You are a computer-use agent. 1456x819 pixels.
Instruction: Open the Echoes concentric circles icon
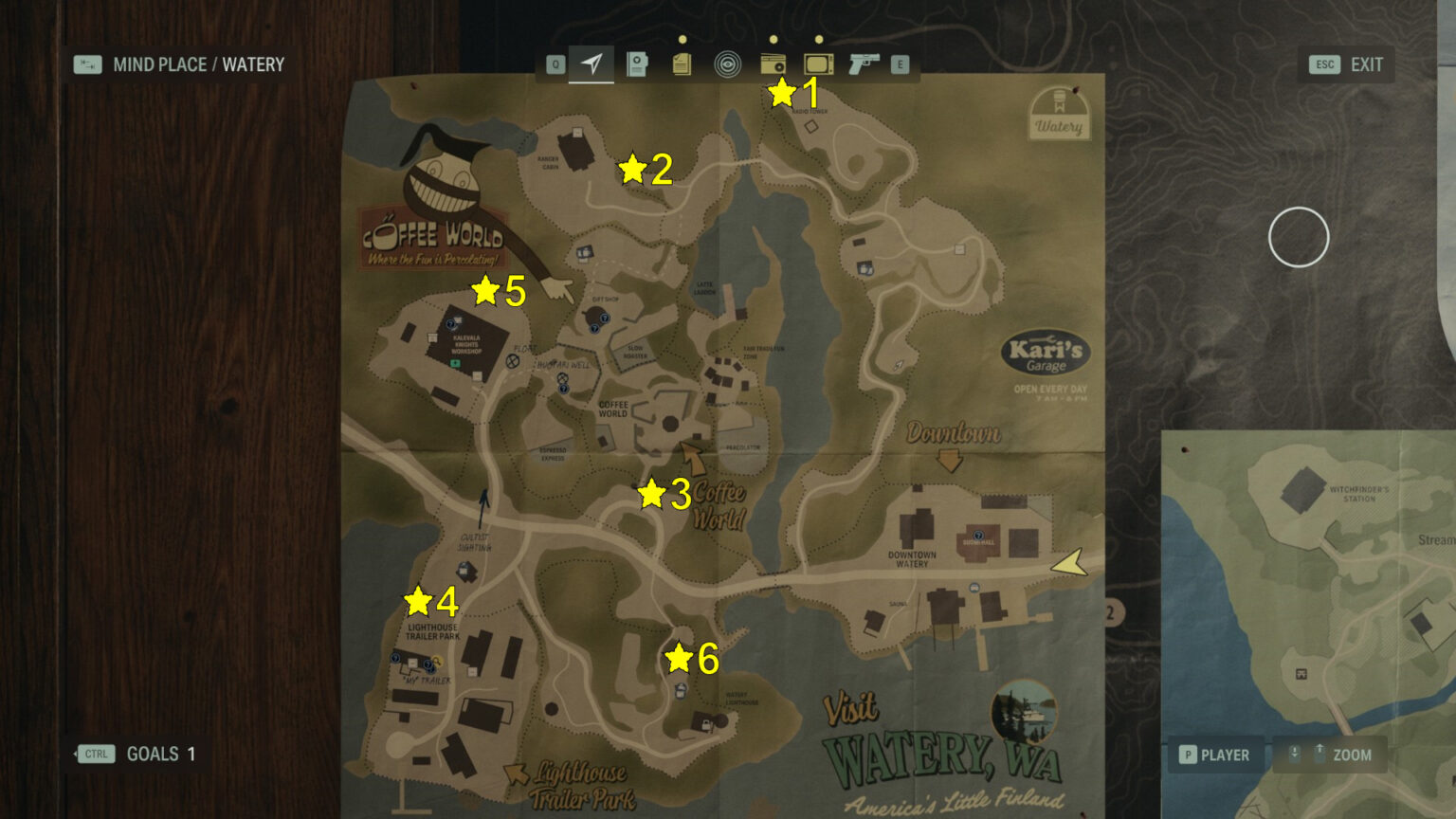pos(728,64)
